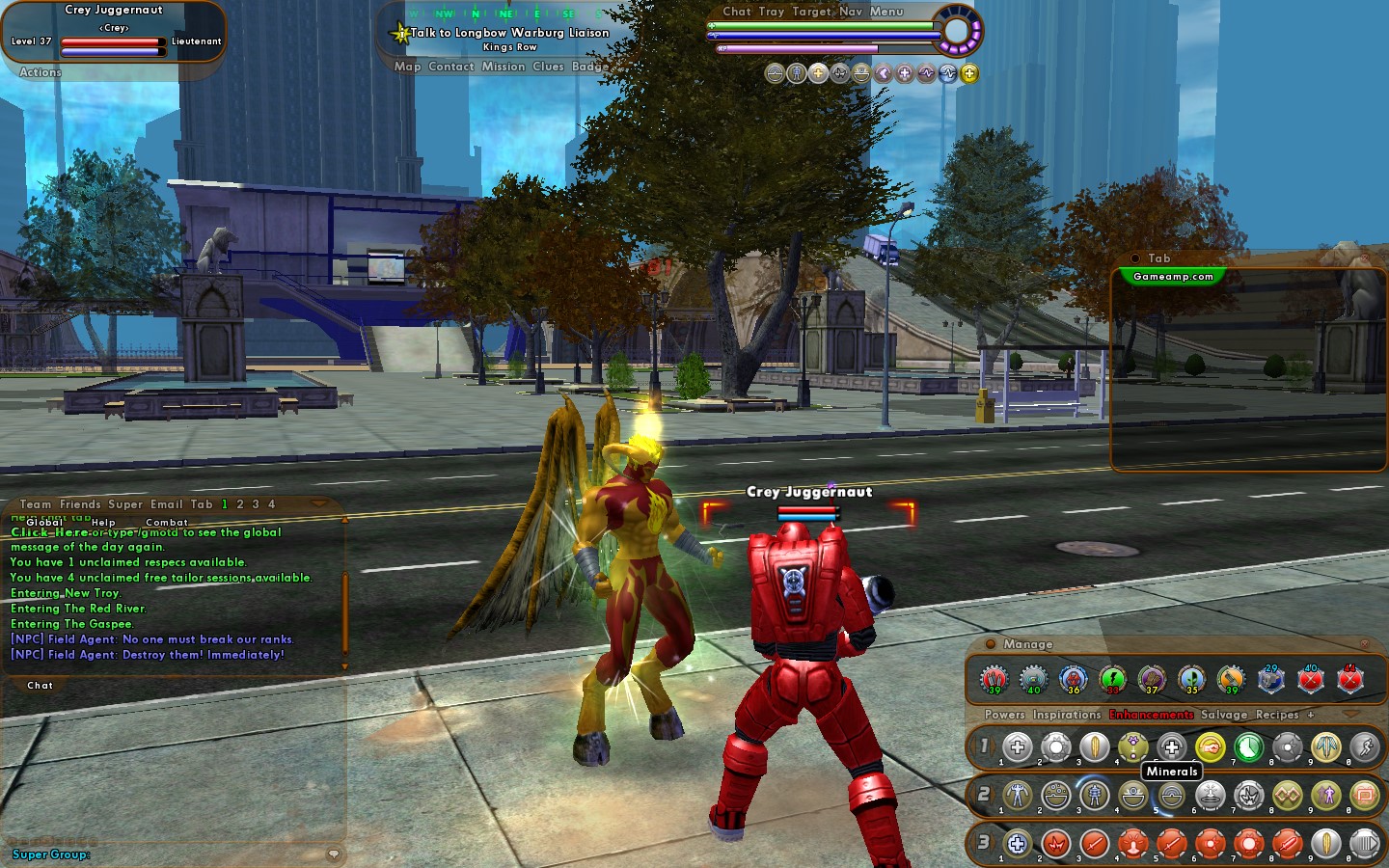This screenshot has width=1389, height=868.
Task: Switch to the Inspirations tab
Action: pos(1067,715)
